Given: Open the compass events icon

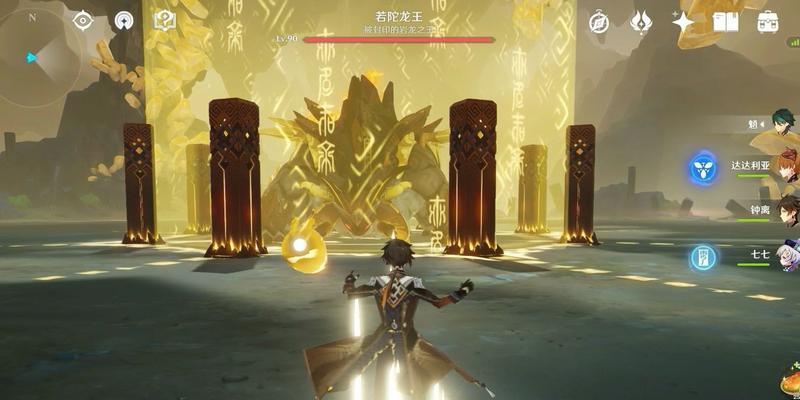Looking at the screenshot, I should pyautogui.click(x=599, y=22).
